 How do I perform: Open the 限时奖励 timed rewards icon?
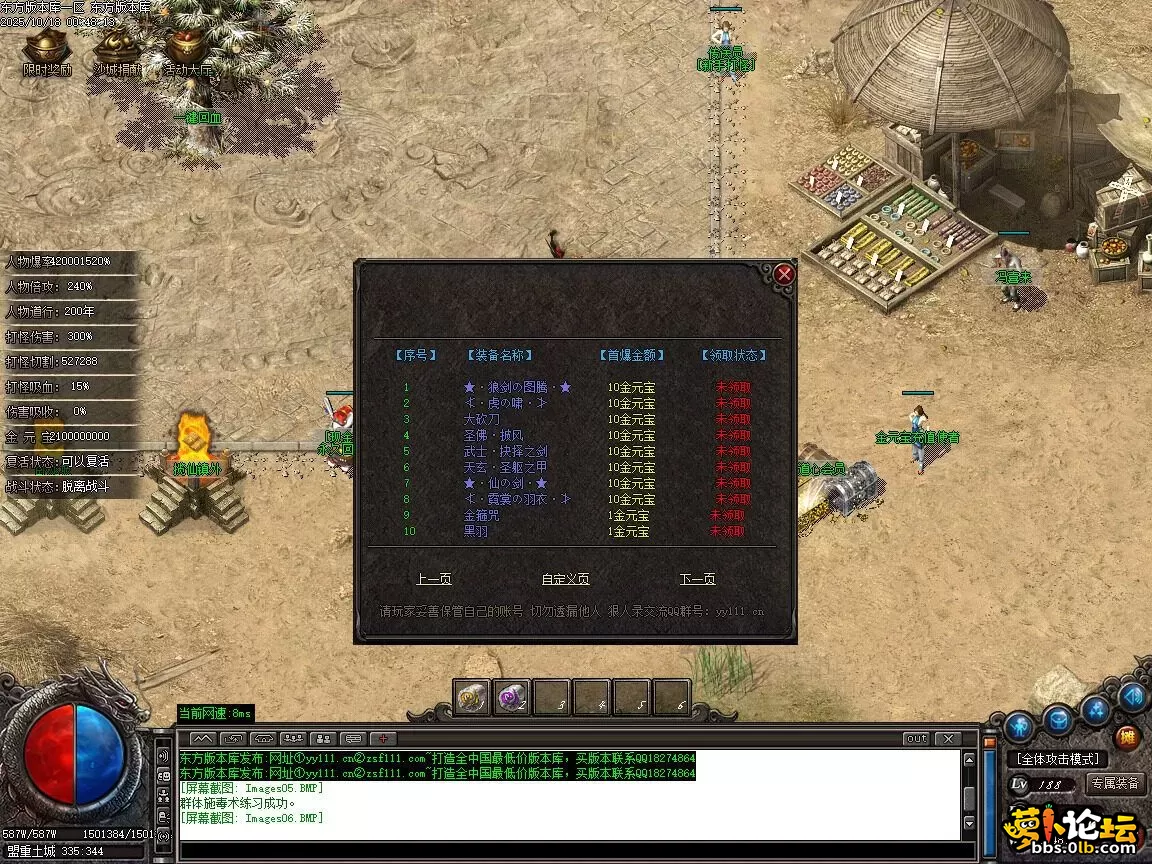pyautogui.click(x=46, y=50)
